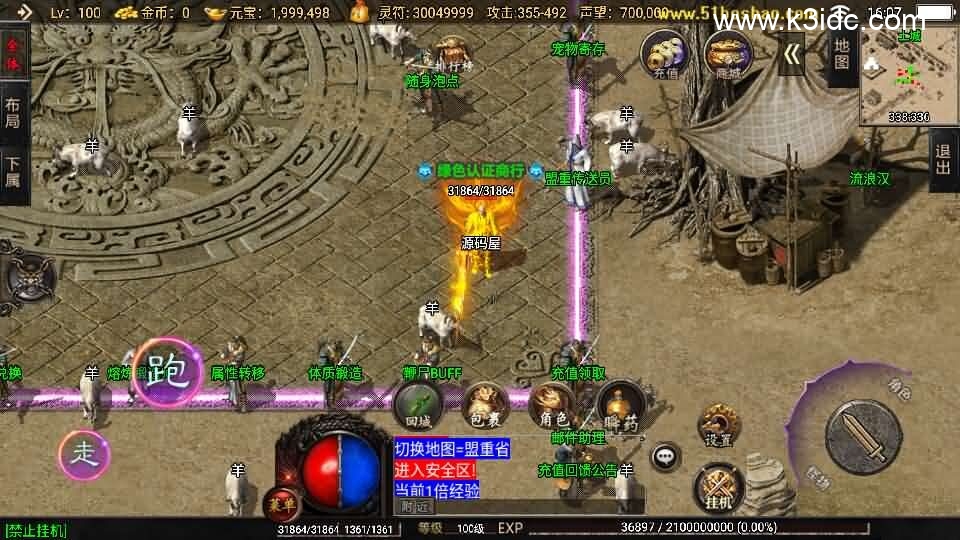Activate the 走 walk mode button

83,455
